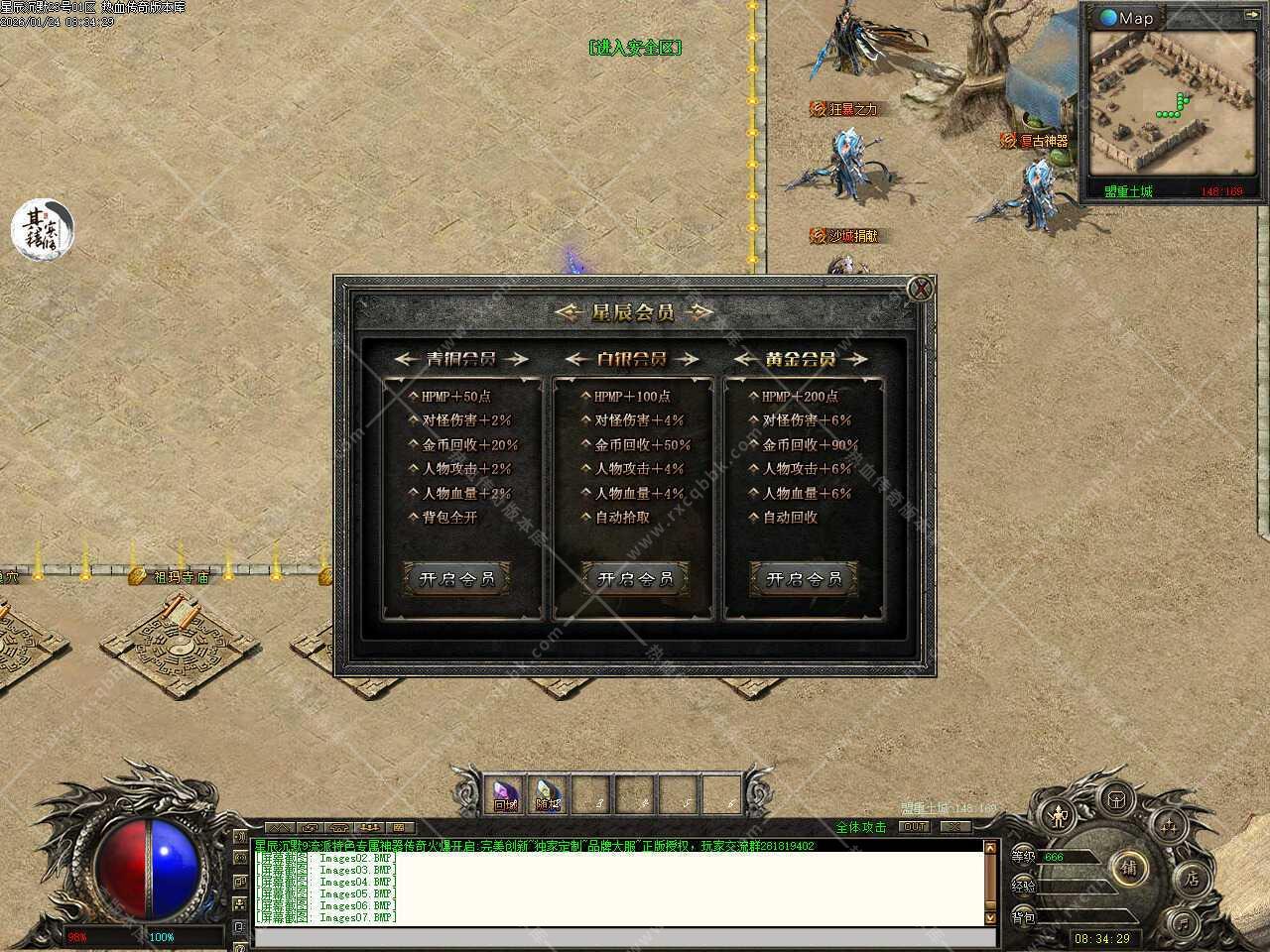The width and height of the screenshot is (1270, 952).
Task: Activate the 黄金会员 gold membership
Action: click(805, 579)
